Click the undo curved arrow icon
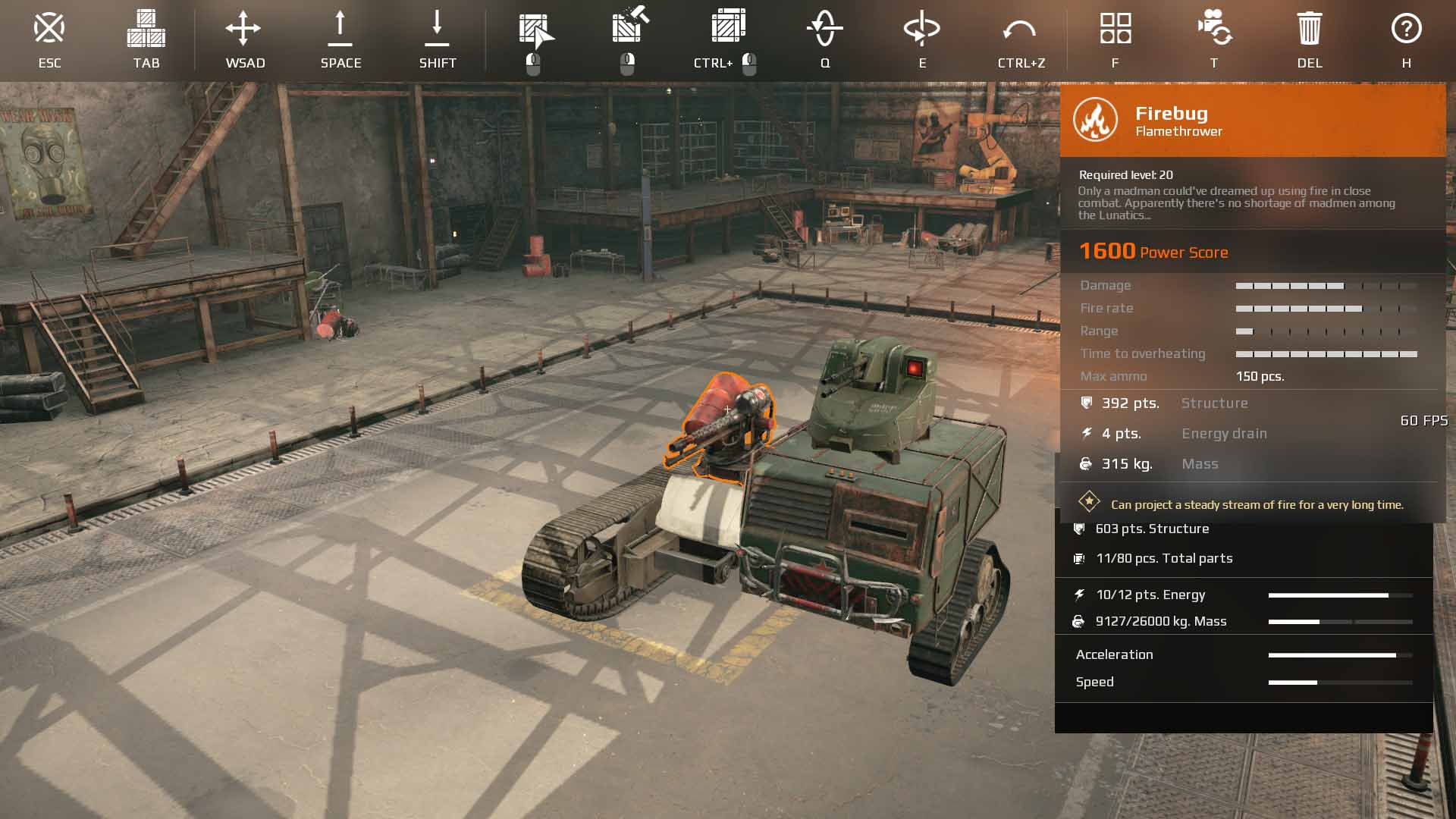The height and width of the screenshot is (819, 1456). pyautogui.click(x=1019, y=30)
